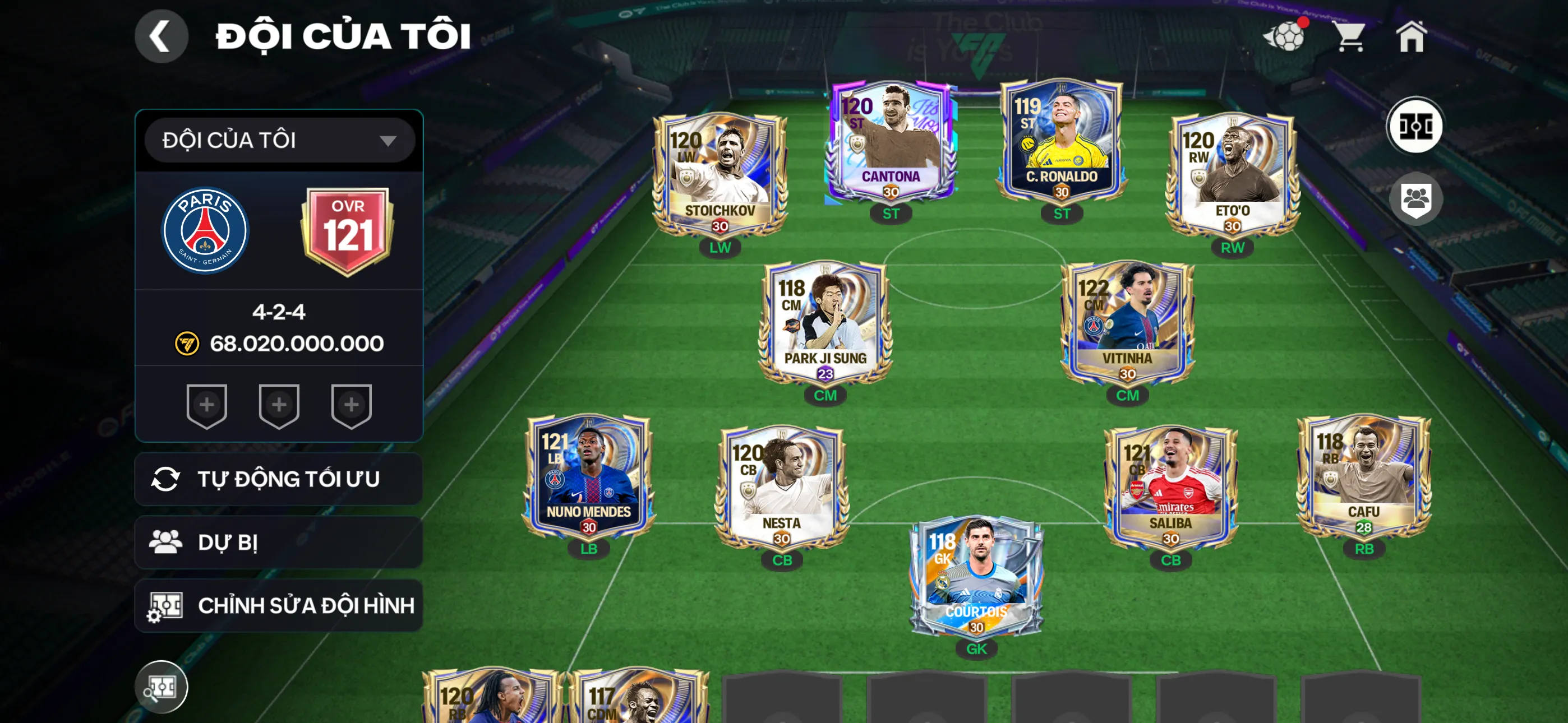The height and width of the screenshot is (723, 1568).
Task: Tap the Paris Saint-Germain club badge
Action: point(205,231)
